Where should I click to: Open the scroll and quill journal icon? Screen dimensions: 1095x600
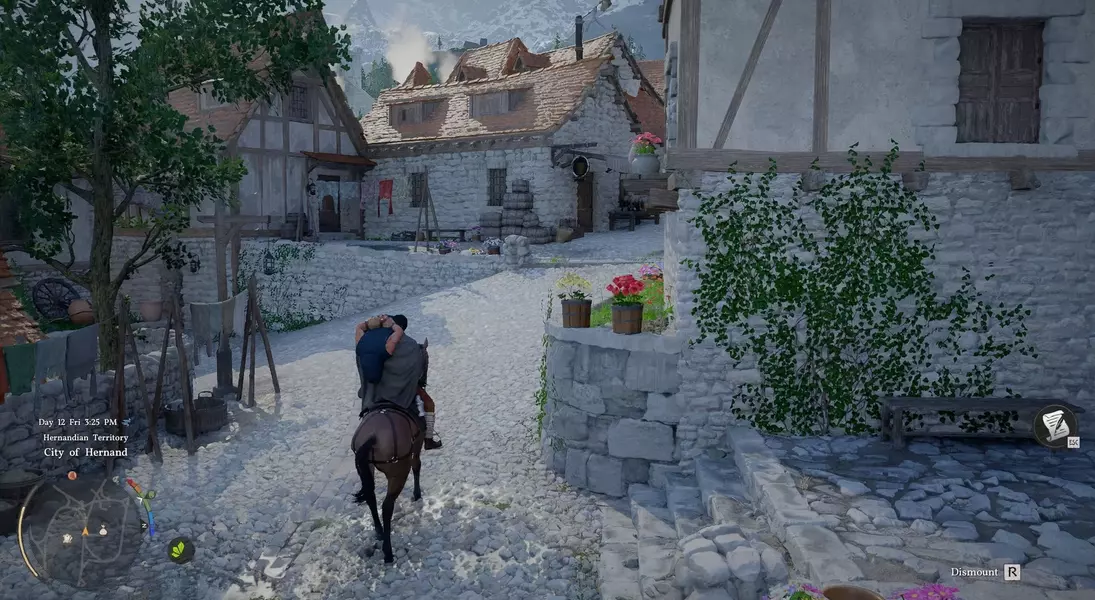tap(1054, 426)
